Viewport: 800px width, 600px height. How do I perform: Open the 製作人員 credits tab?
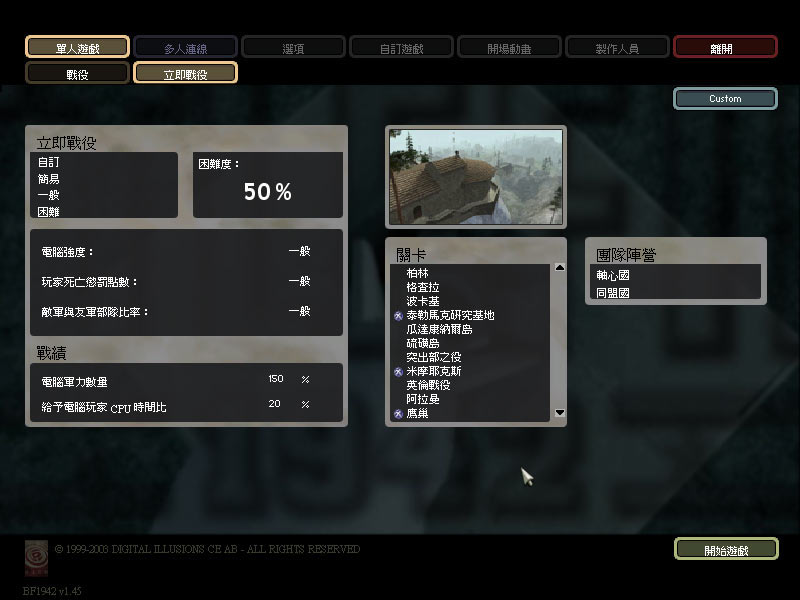[617, 47]
